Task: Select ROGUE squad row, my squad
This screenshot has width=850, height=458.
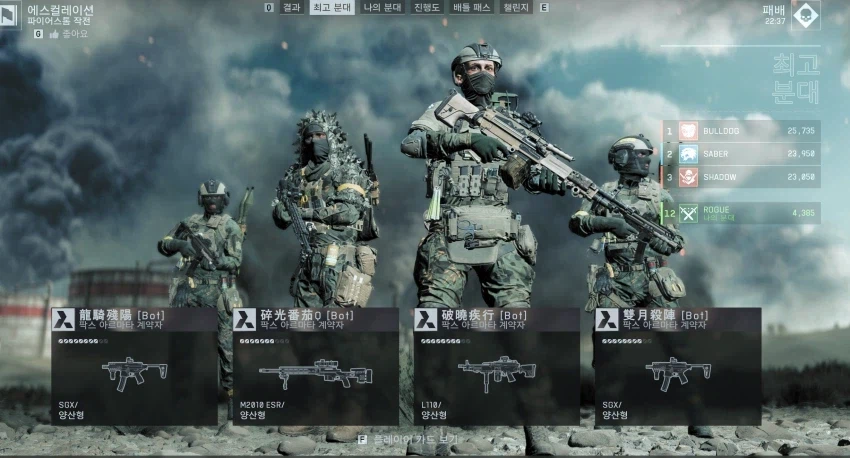Action: pos(741,213)
